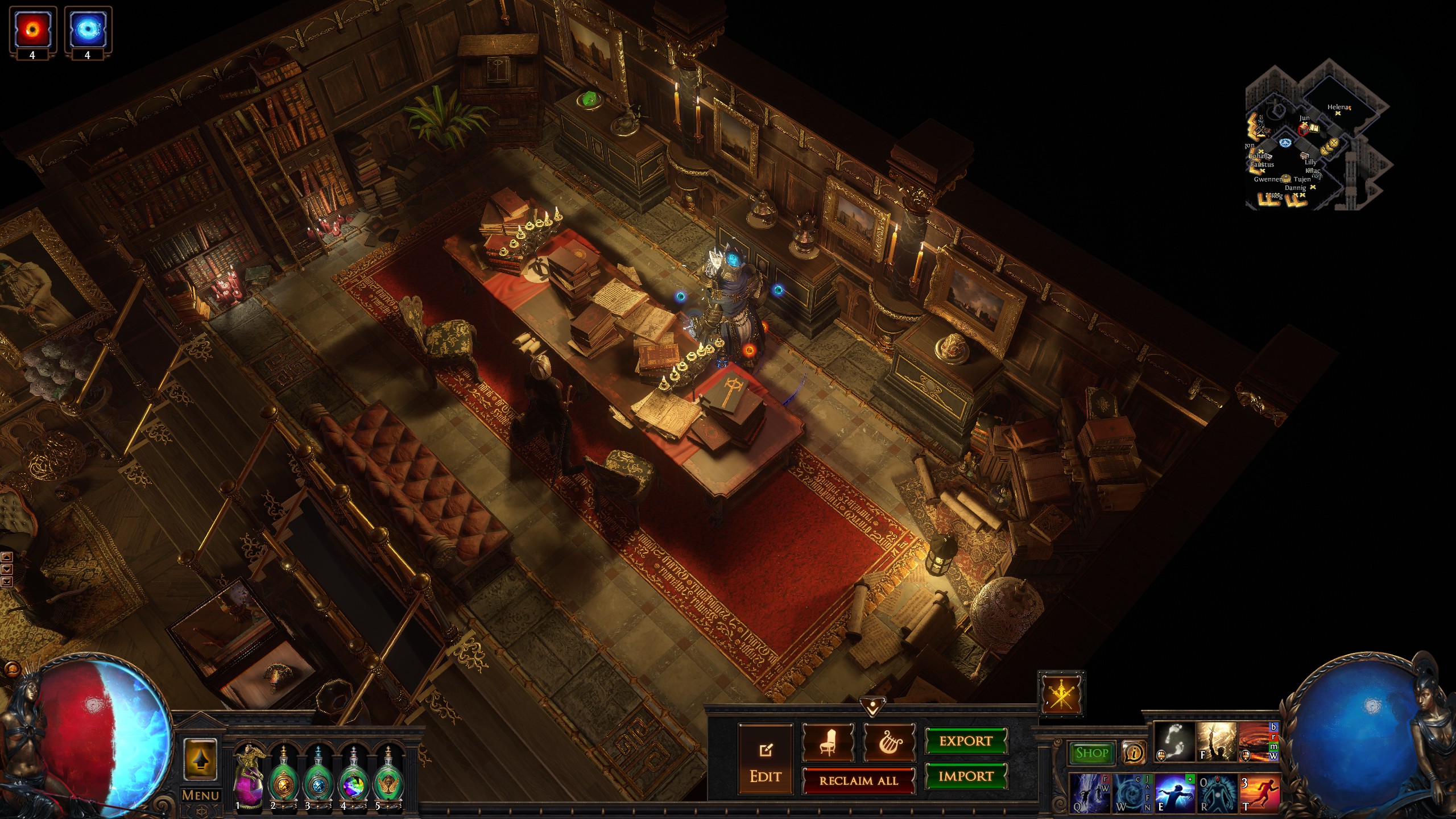Export the hideout layout
Image resolution: width=1456 pixels, height=819 pixels.
tap(966, 741)
